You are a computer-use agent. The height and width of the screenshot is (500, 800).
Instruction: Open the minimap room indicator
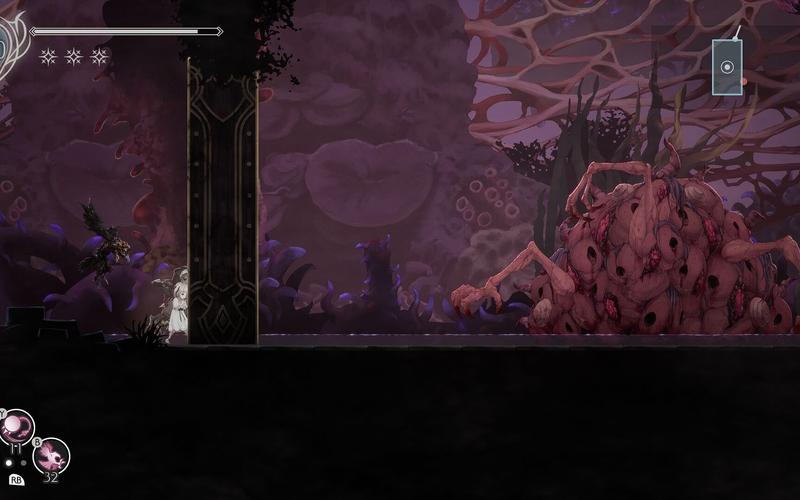(727, 68)
